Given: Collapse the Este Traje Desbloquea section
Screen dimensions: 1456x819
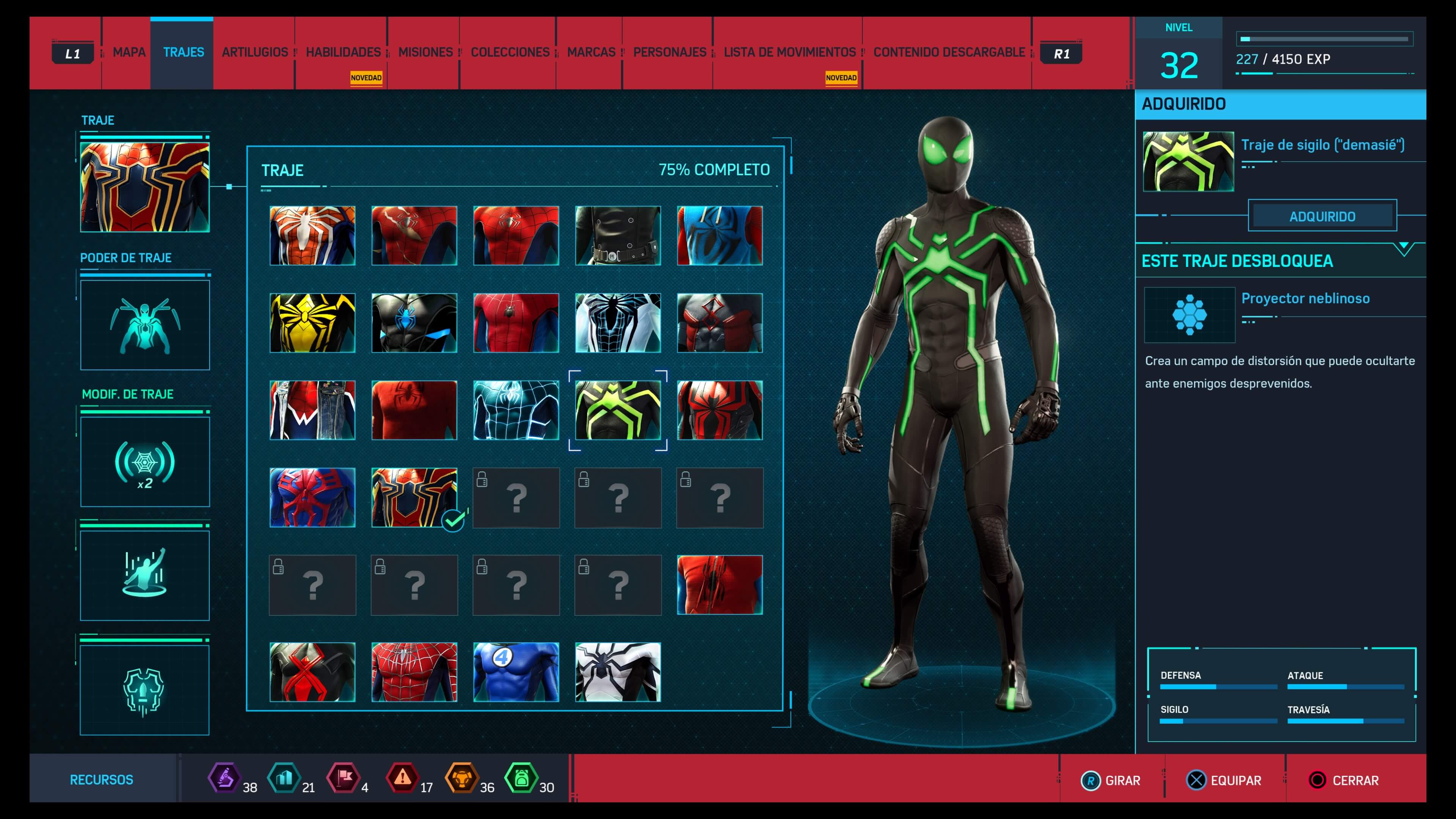Looking at the screenshot, I should [1404, 249].
